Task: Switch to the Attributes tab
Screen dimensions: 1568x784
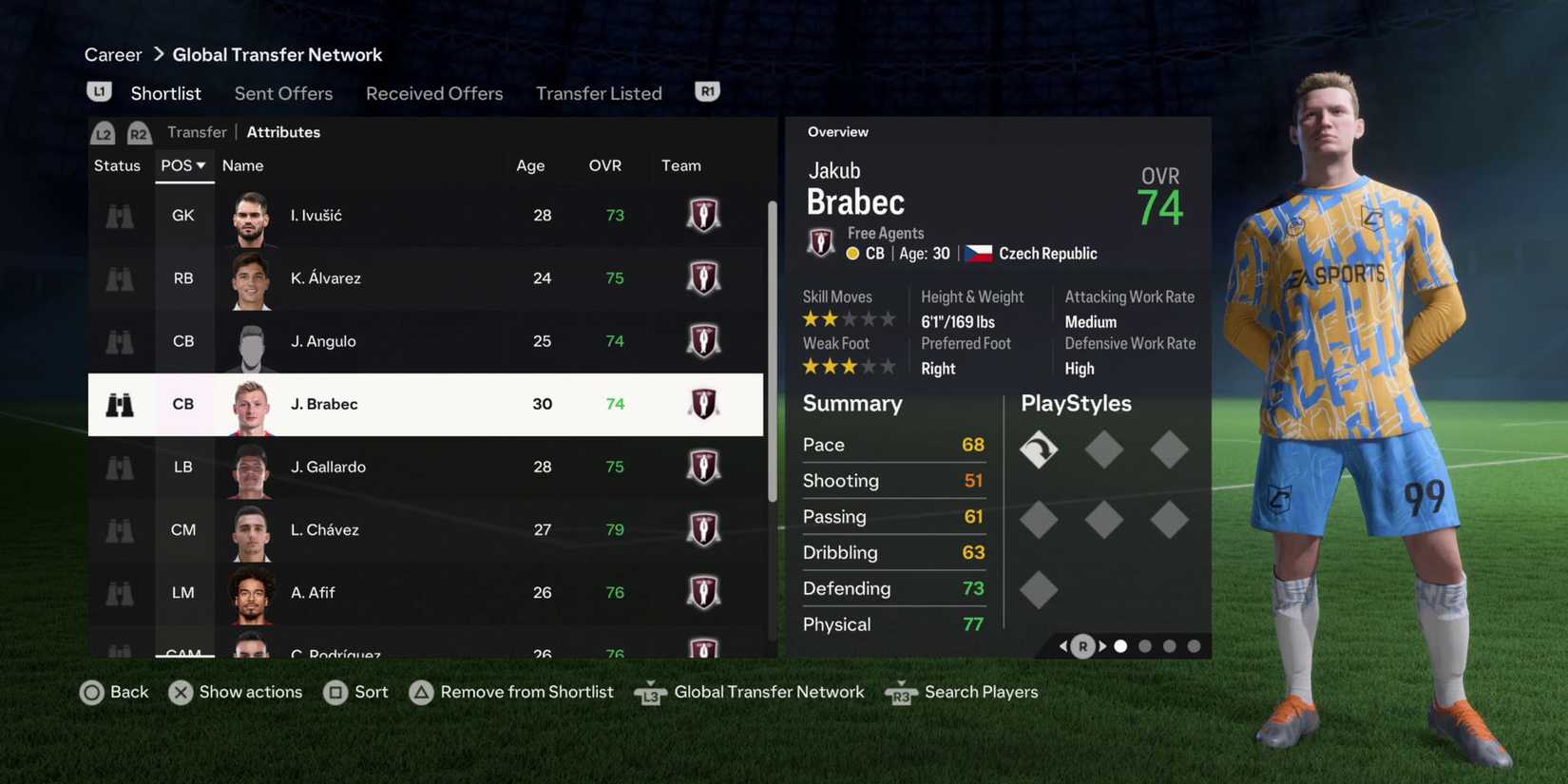Action: click(x=283, y=131)
